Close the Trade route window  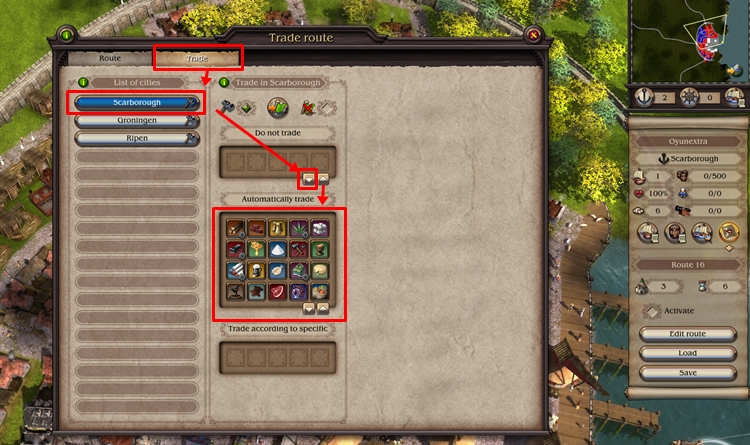coord(533,36)
